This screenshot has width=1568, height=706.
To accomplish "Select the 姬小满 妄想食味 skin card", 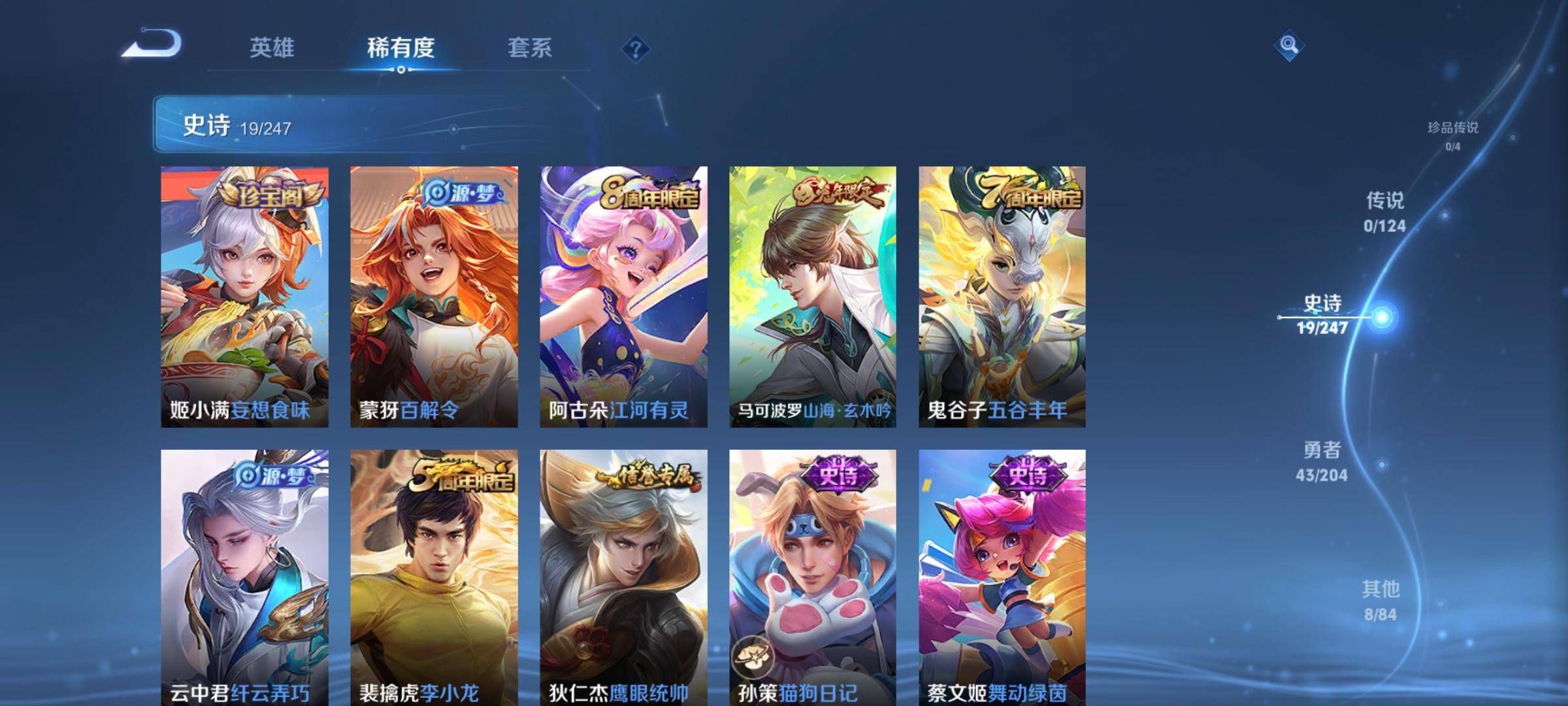I will pyautogui.click(x=244, y=296).
